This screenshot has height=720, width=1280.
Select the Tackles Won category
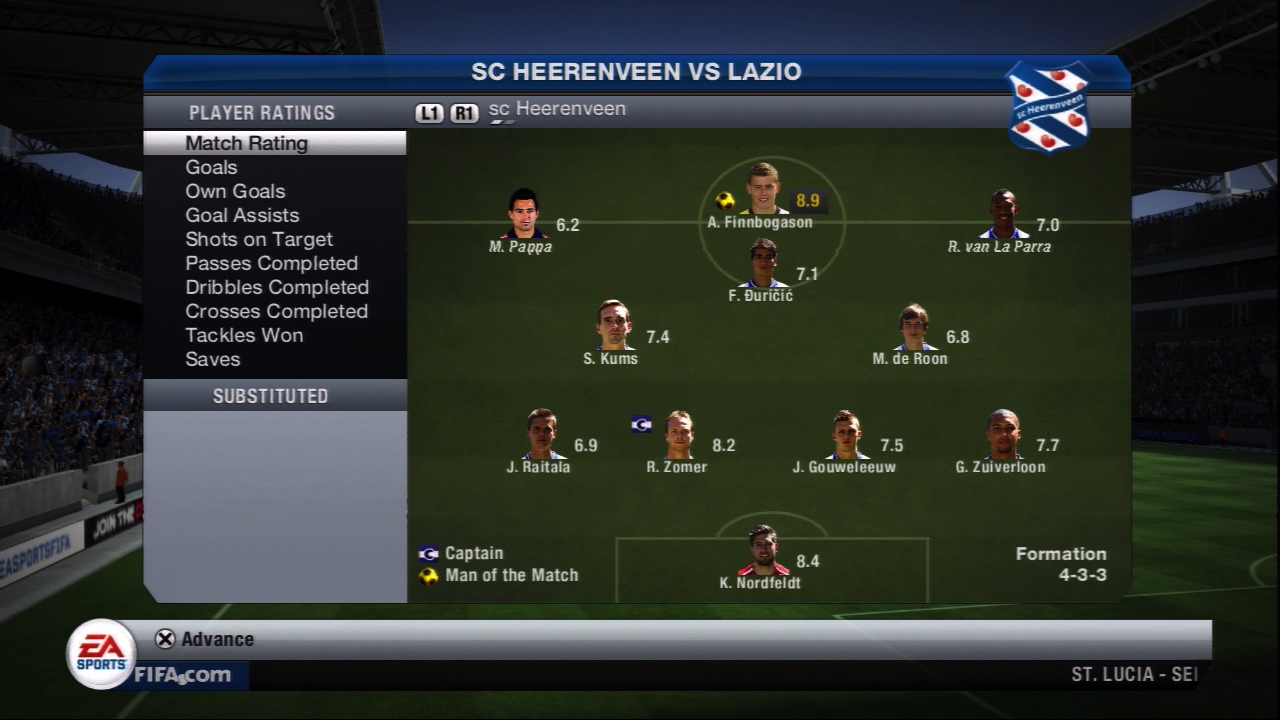pos(244,335)
